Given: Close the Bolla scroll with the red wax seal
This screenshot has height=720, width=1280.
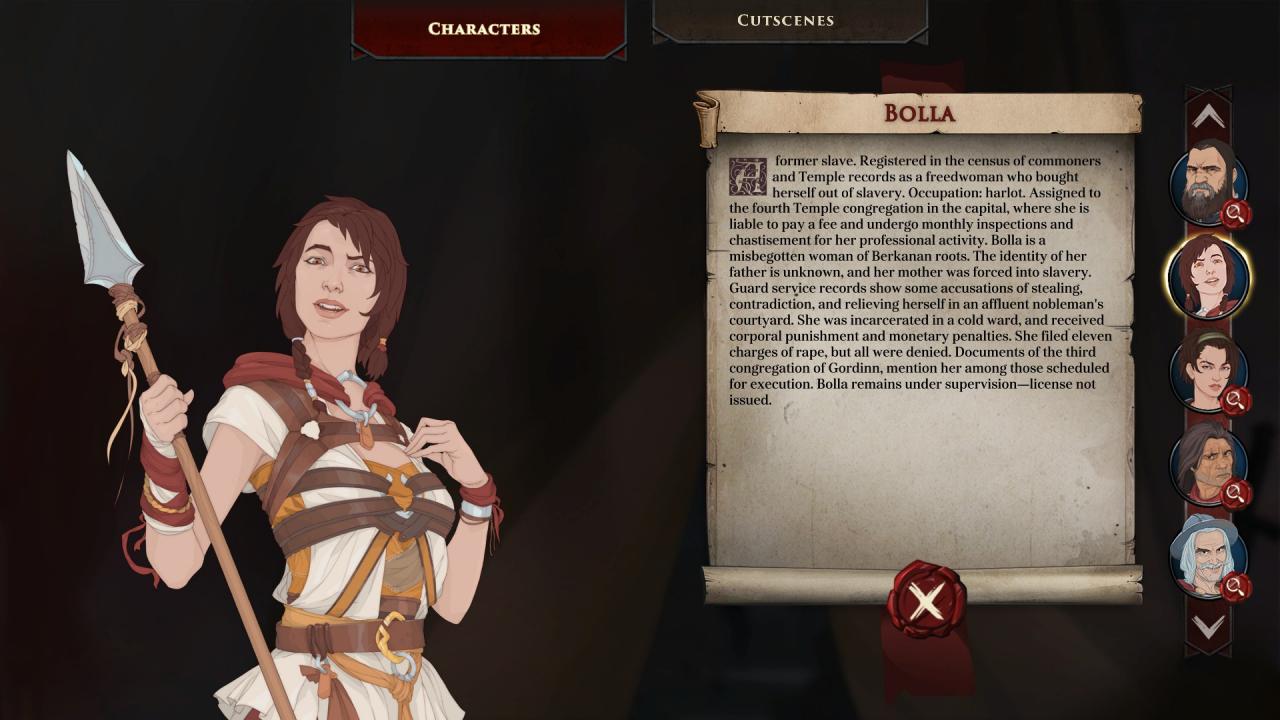Looking at the screenshot, I should [926, 601].
